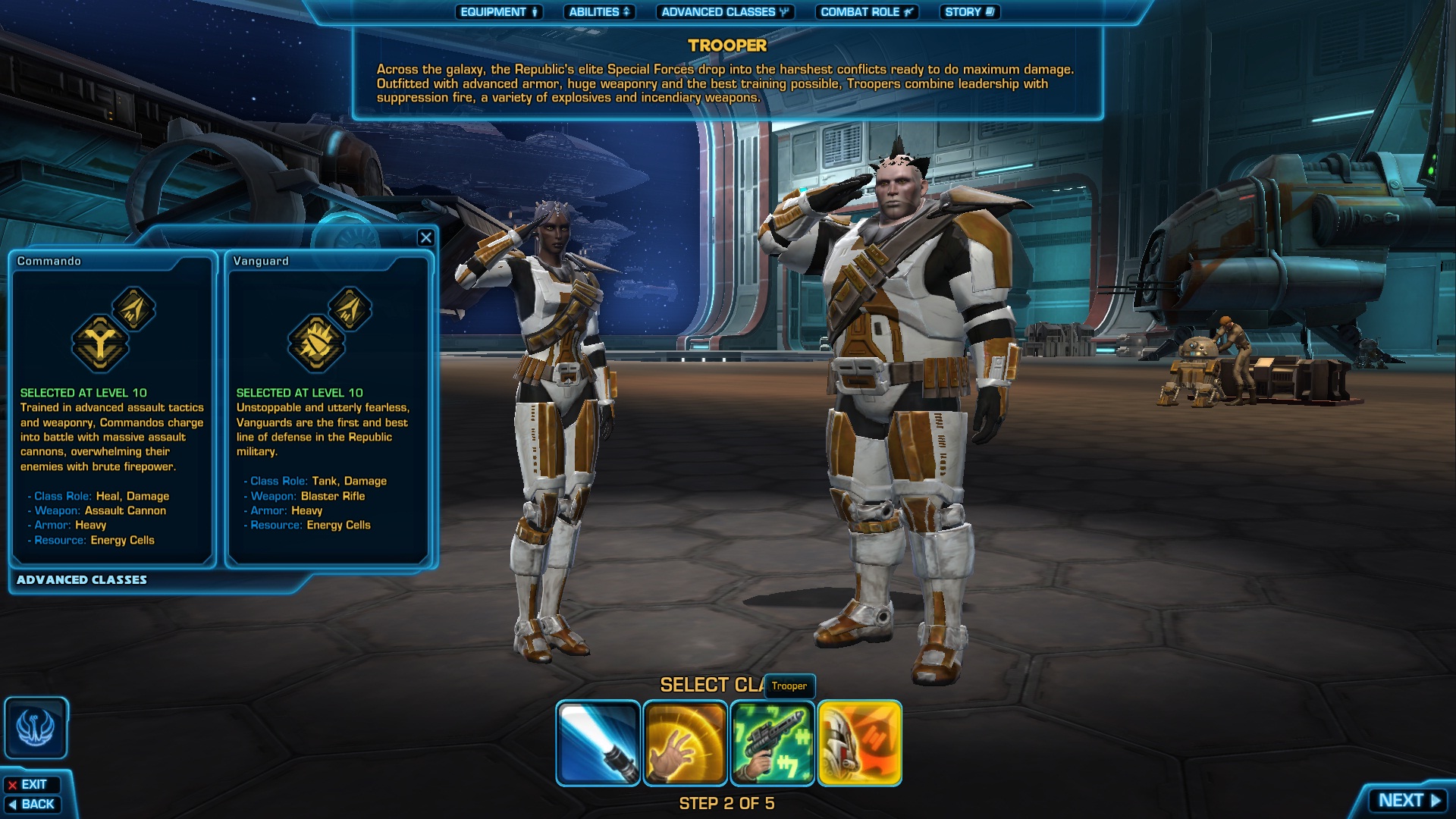Proceed with the Next button
Viewport: 1456px width, 819px height.
coord(1407,801)
